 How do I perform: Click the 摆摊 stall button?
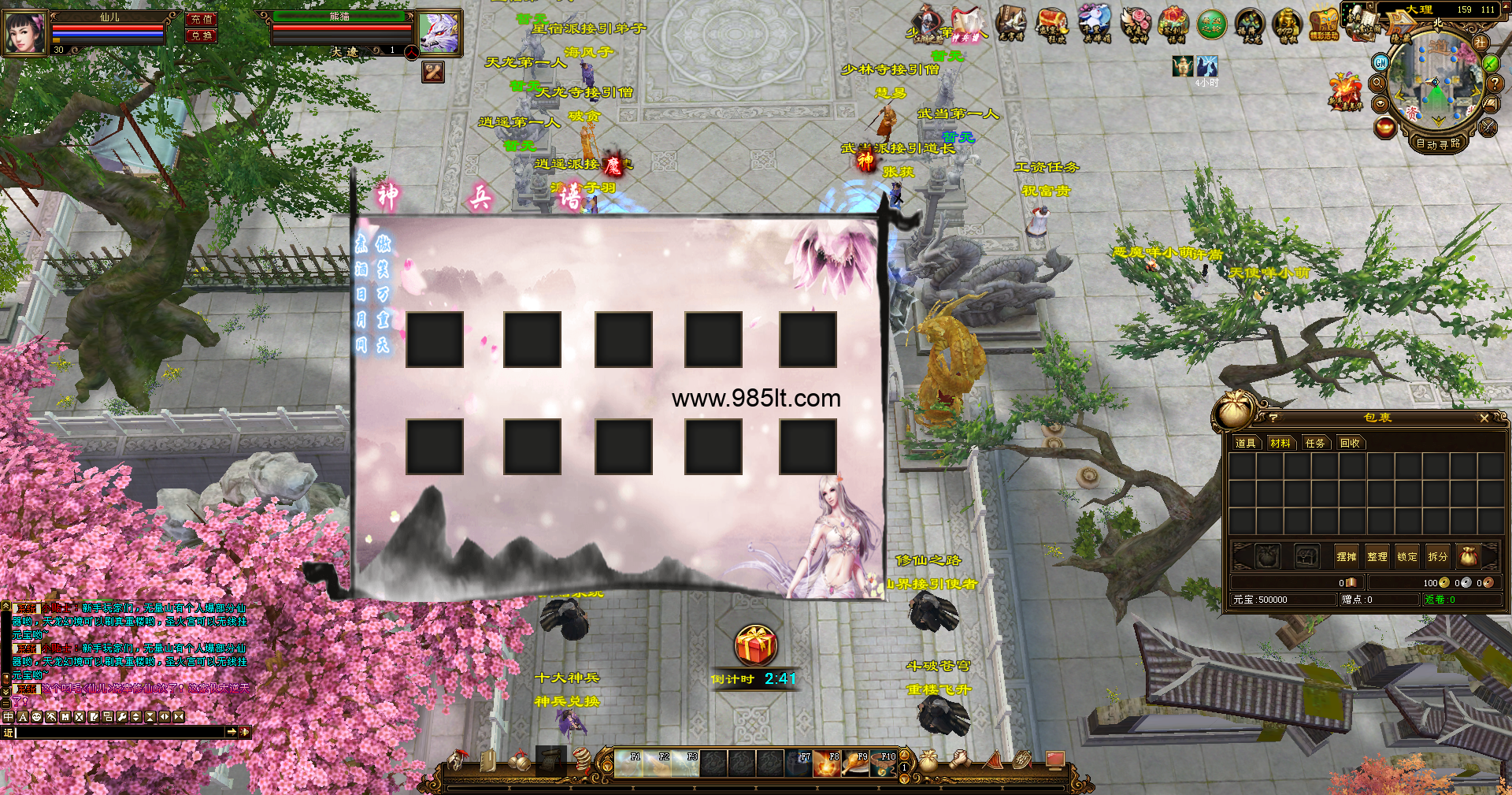[x=1346, y=556]
